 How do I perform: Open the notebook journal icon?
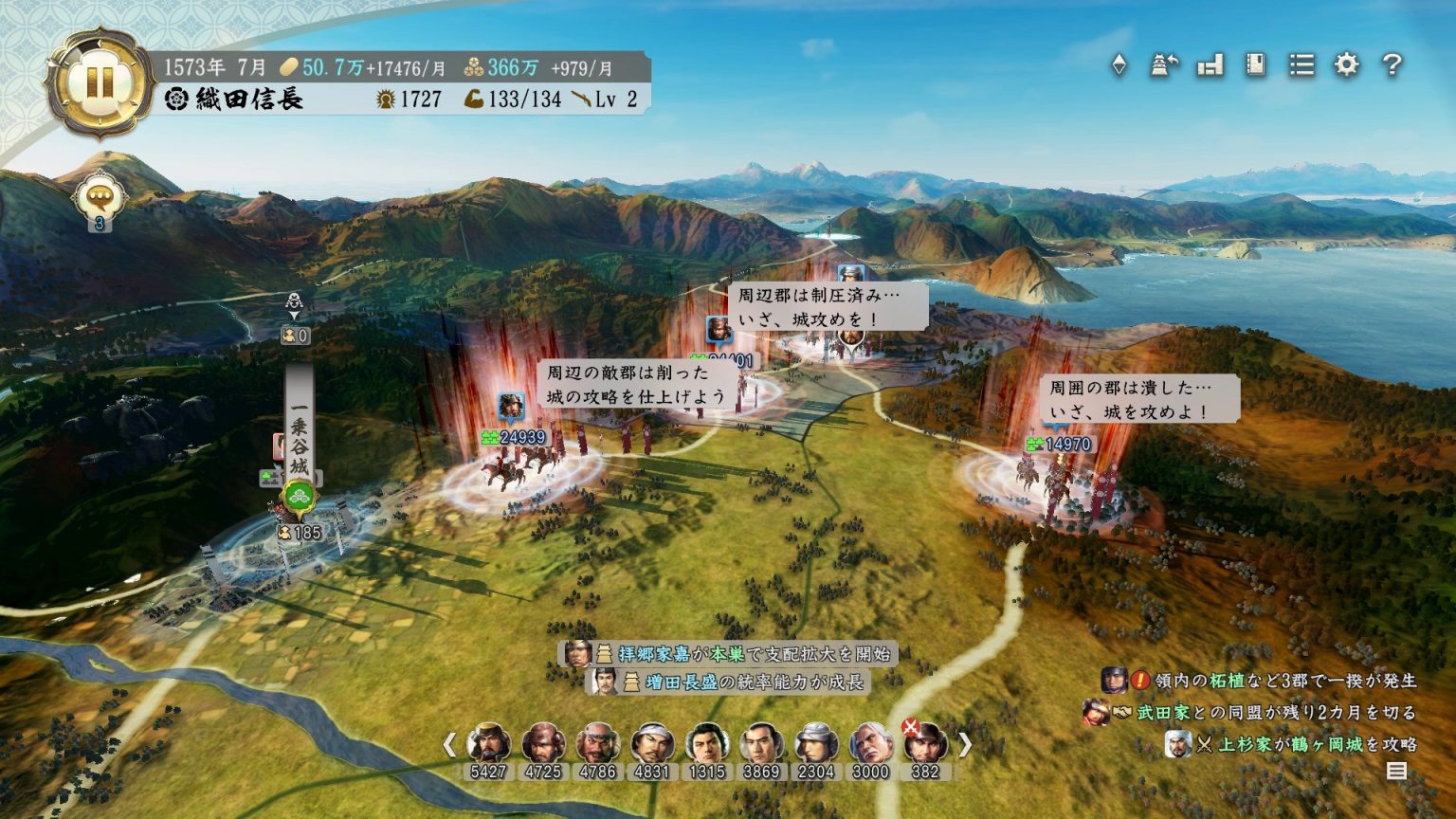(1255, 65)
